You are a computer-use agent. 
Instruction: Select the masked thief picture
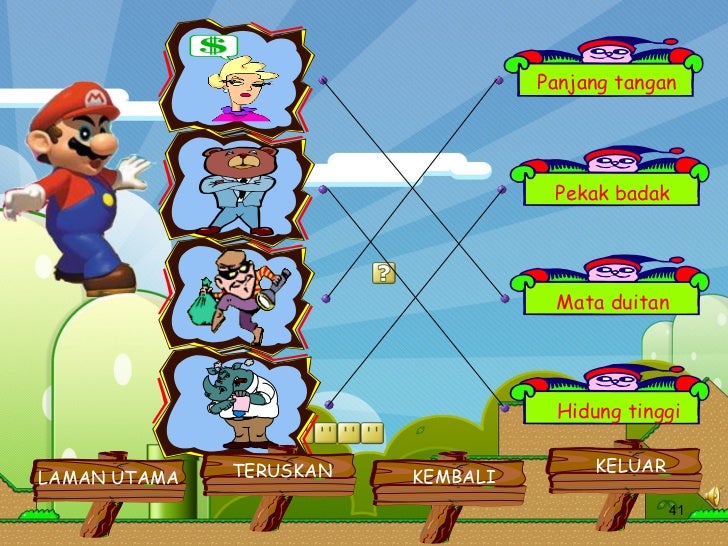pyautogui.click(x=237, y=295)
